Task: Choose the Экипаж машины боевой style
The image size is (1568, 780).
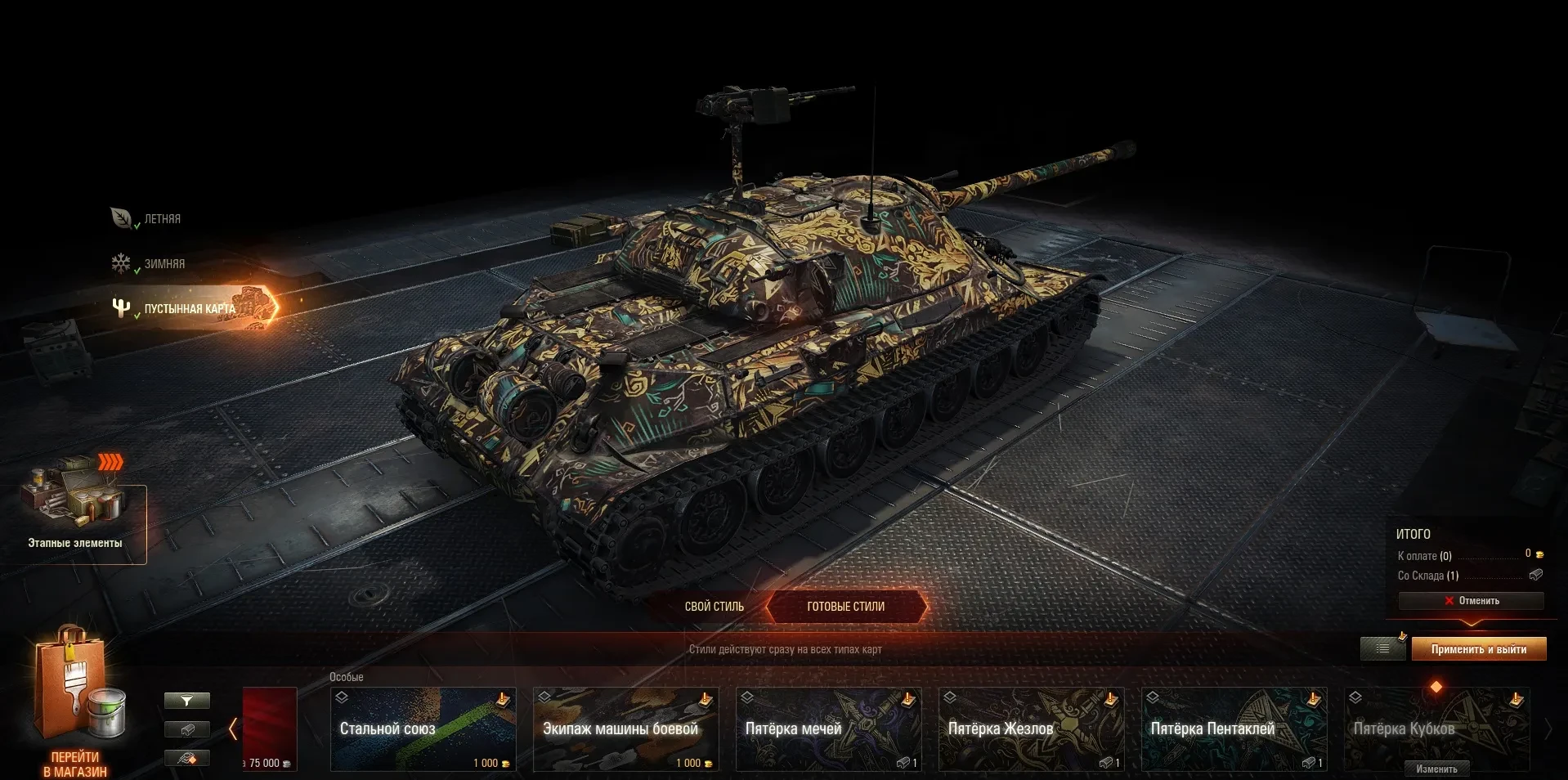Action: 625,729
